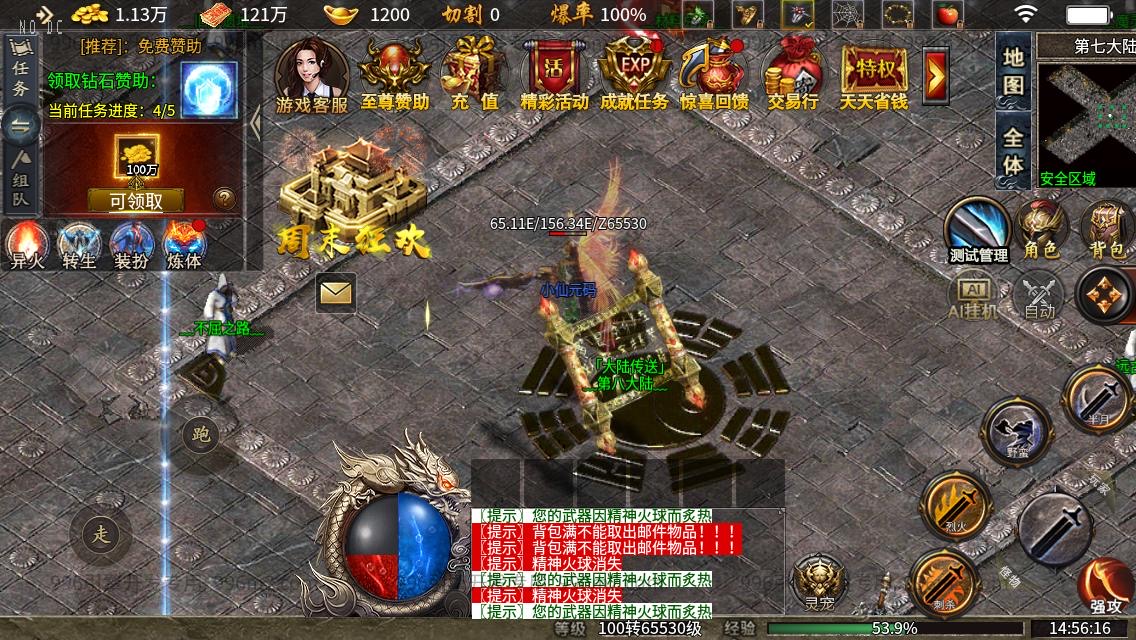This screenshot has height=640, width=1136.
Task: Open the 充值 recharge gift box
Action: (474, 70)
